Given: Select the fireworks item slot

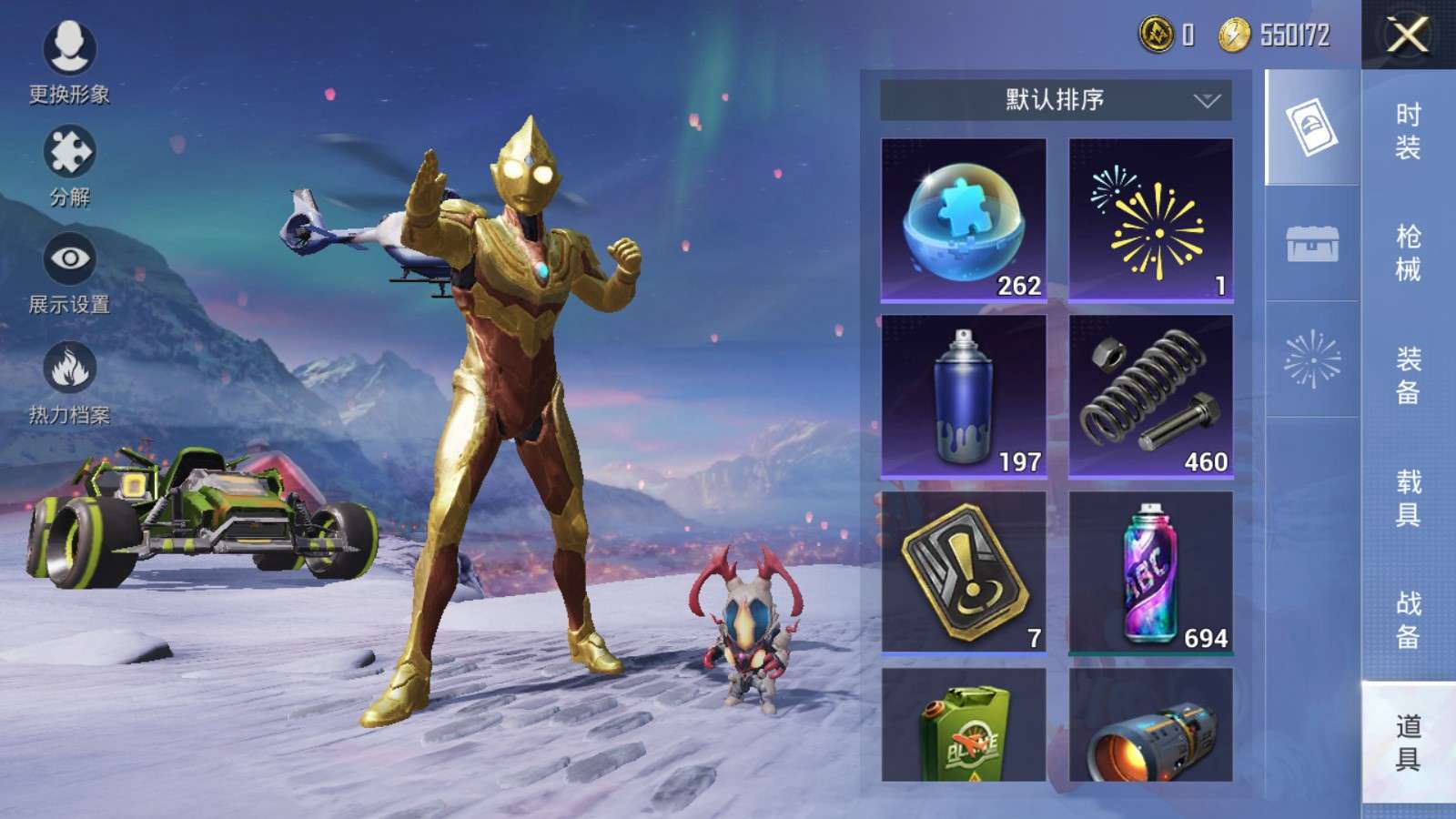Looking at the screenshot, I should (x=1150, y=220).
